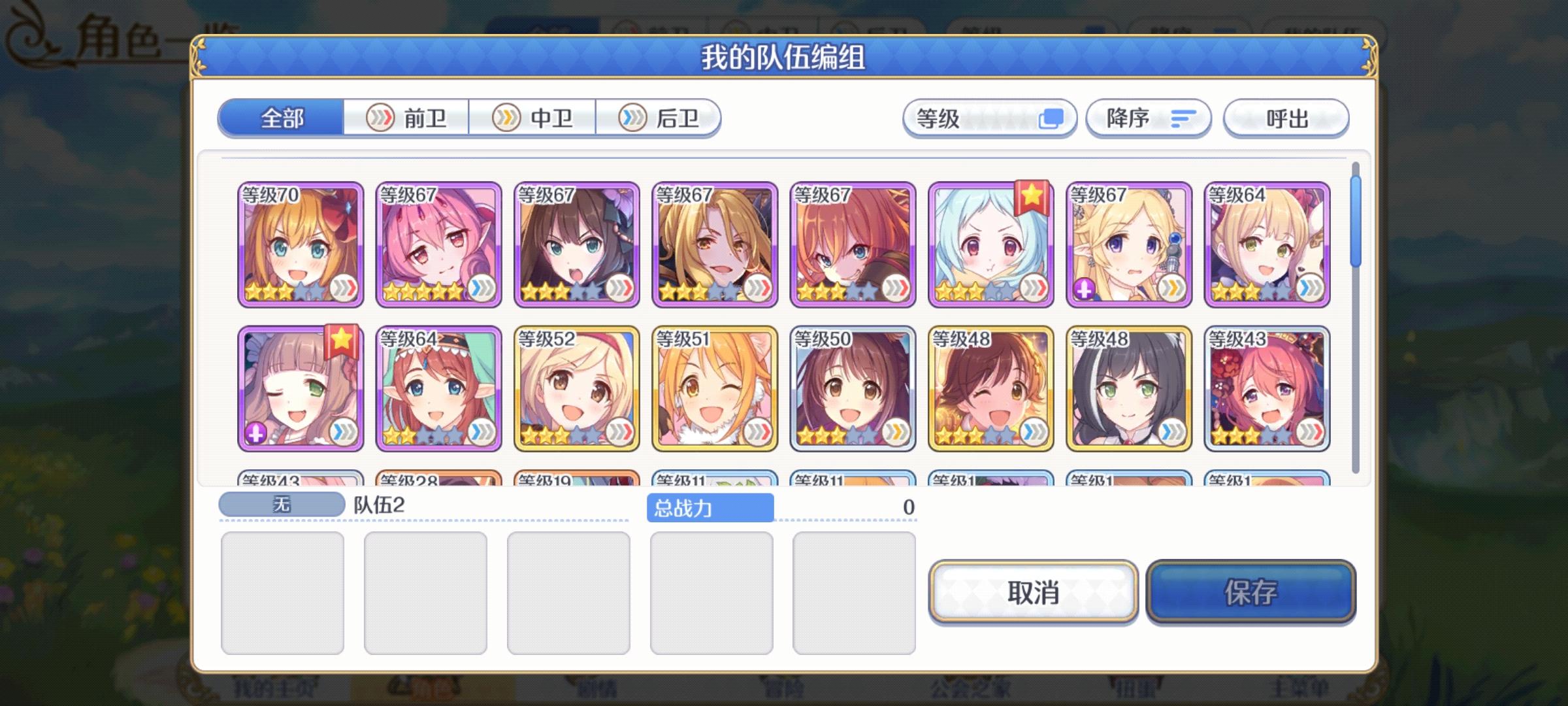Viewport: 1568px width, 706px height.
Task: Toggle 降序 descending sort order
Action: [1147, 118]
